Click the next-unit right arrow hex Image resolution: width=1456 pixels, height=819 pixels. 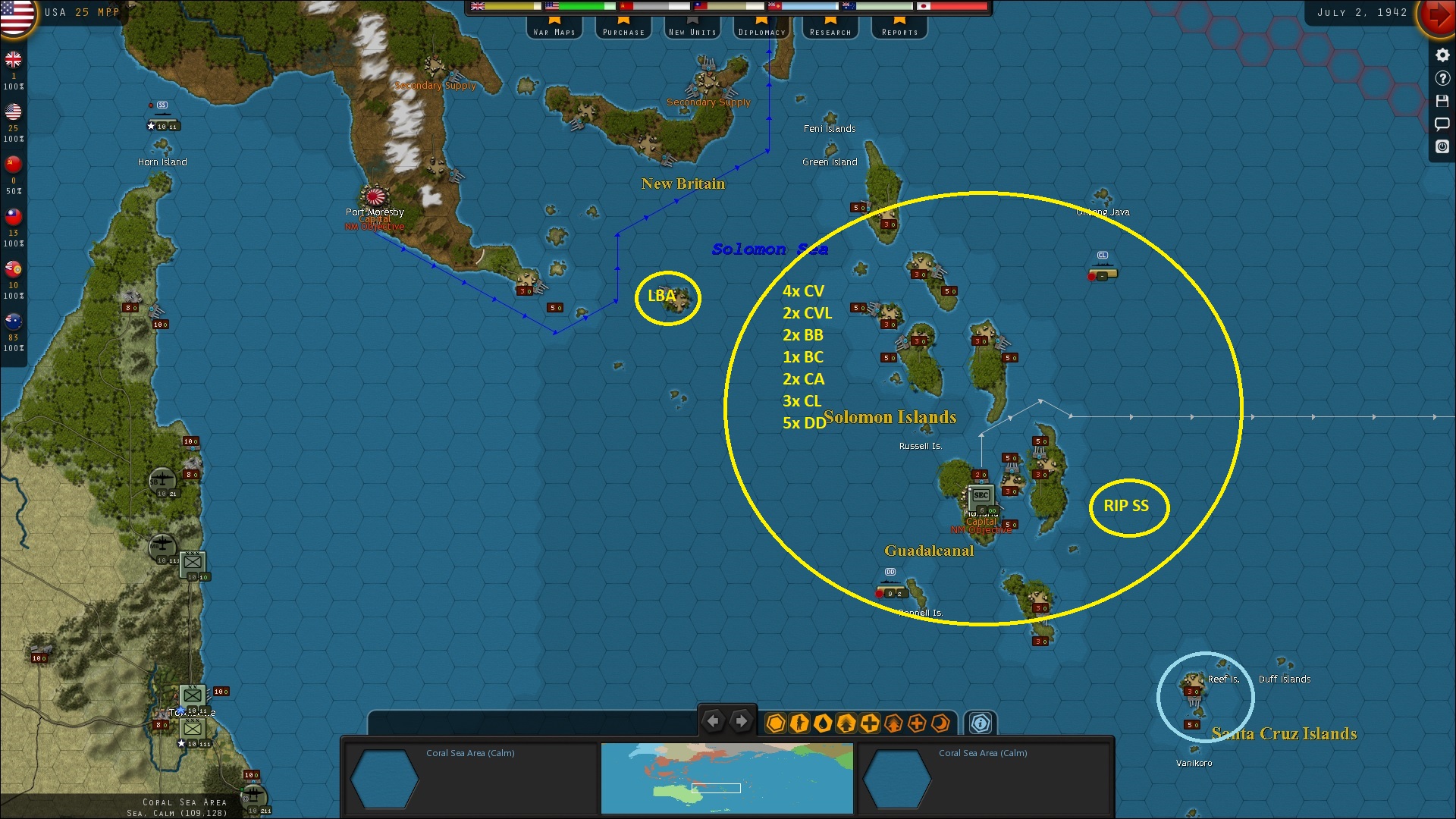click(742, 721)
